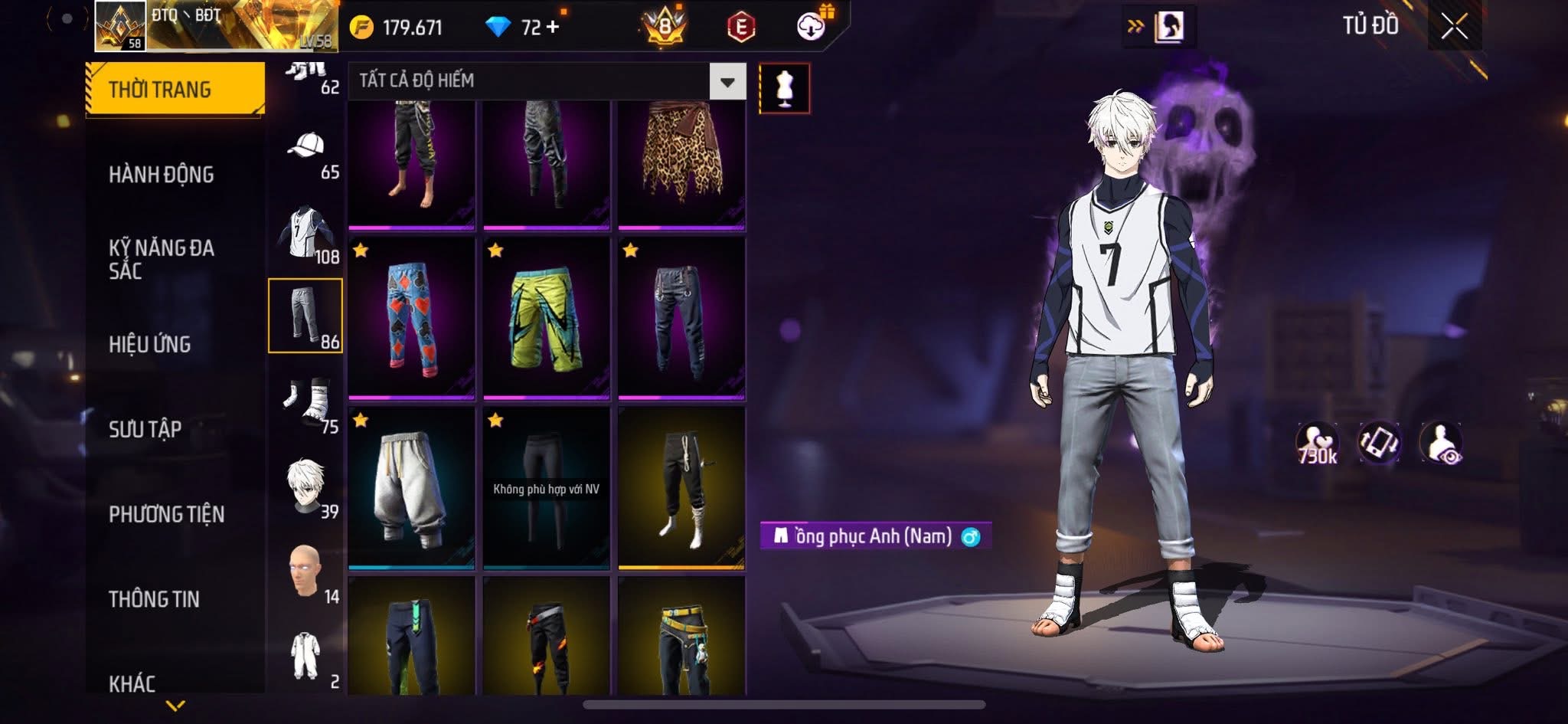Click the mannequin outfit preset button
The image size is (1568, 724).
pos(784,88)
